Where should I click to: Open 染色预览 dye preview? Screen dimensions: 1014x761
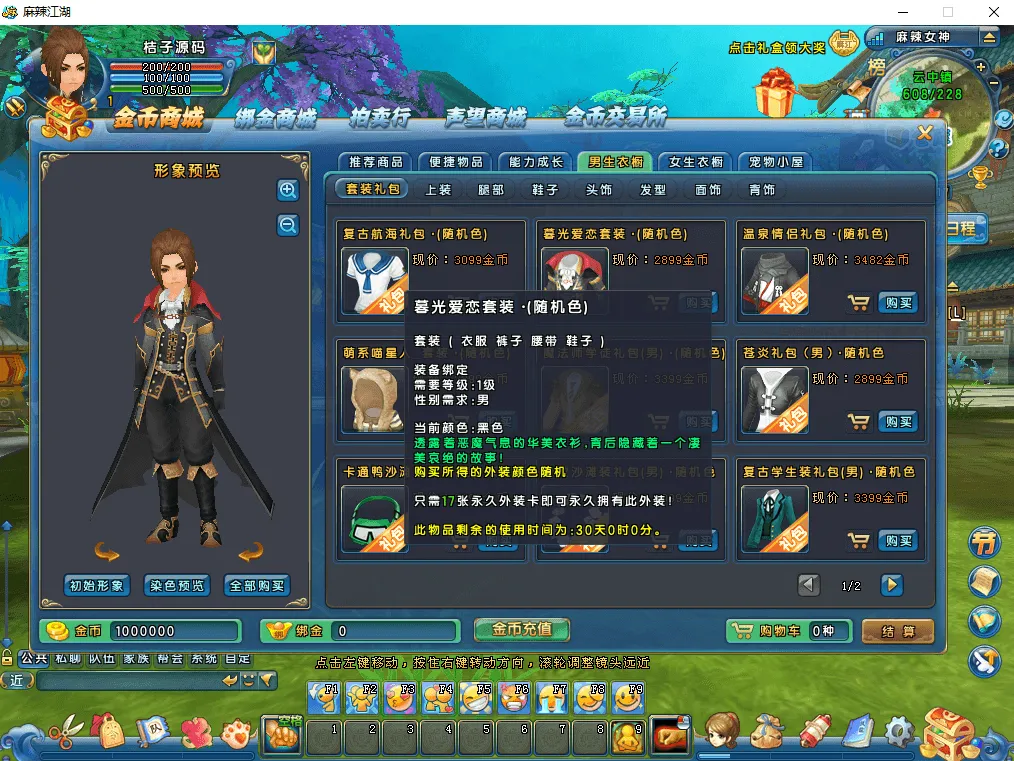point(177,586)
